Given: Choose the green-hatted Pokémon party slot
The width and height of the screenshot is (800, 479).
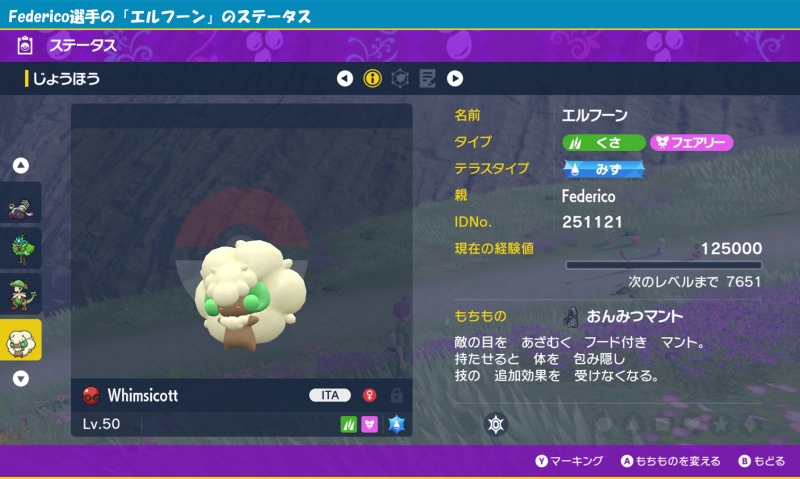Looking at the screenshot, I should point(21,294).
